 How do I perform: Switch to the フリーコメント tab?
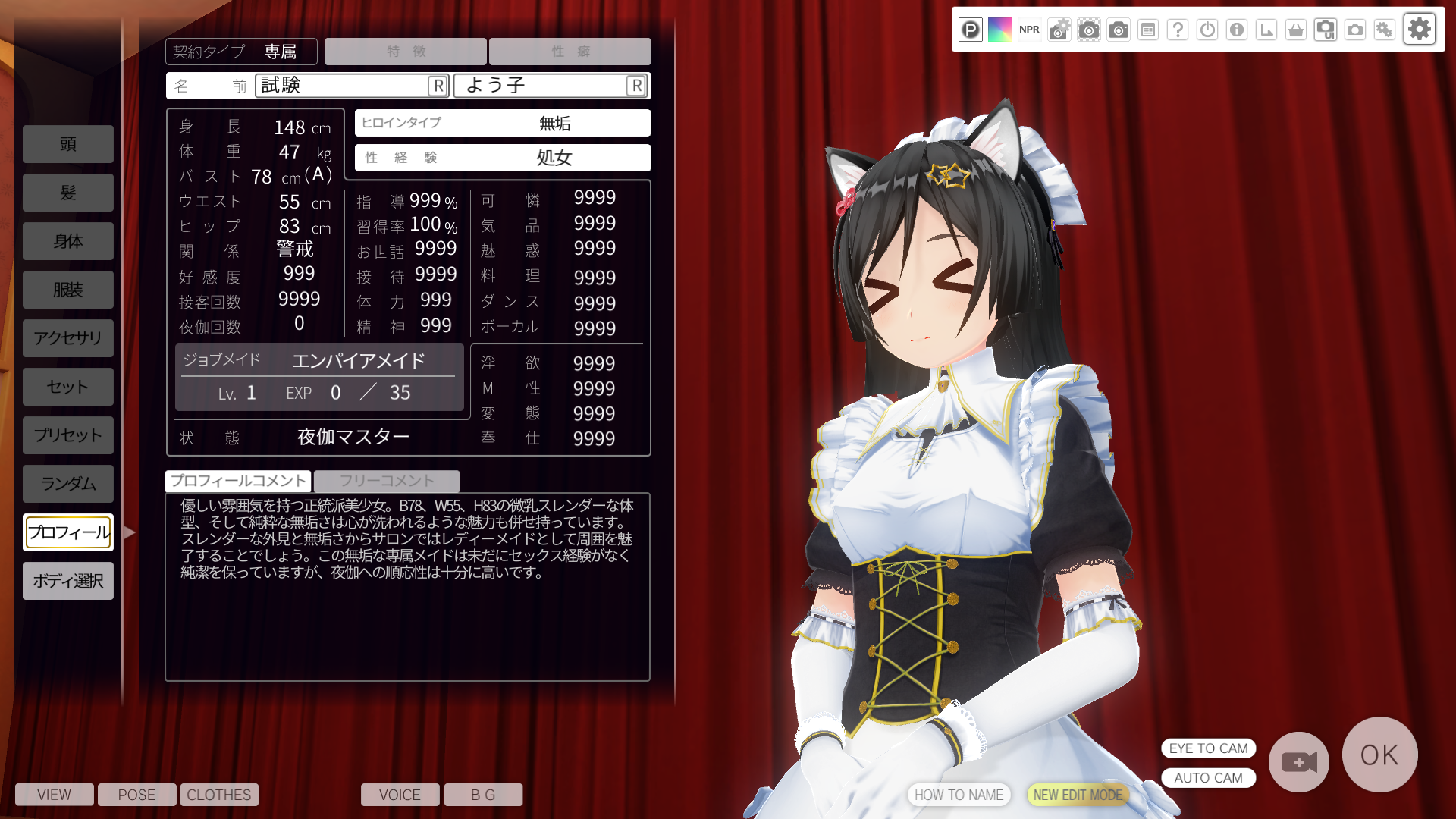click(x=387, y=481)
